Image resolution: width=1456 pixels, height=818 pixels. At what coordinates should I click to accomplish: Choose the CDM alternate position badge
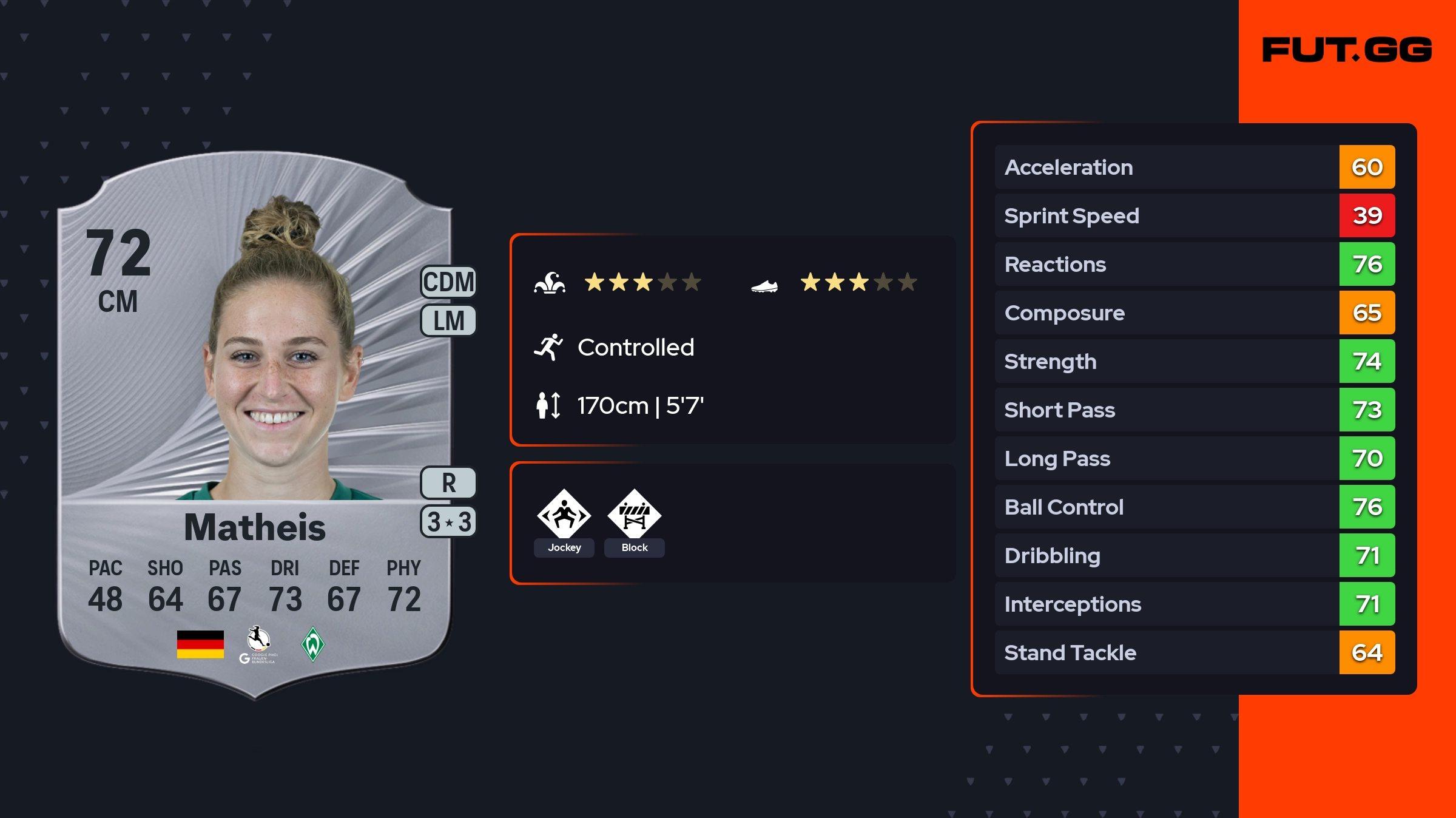[448, 282]
